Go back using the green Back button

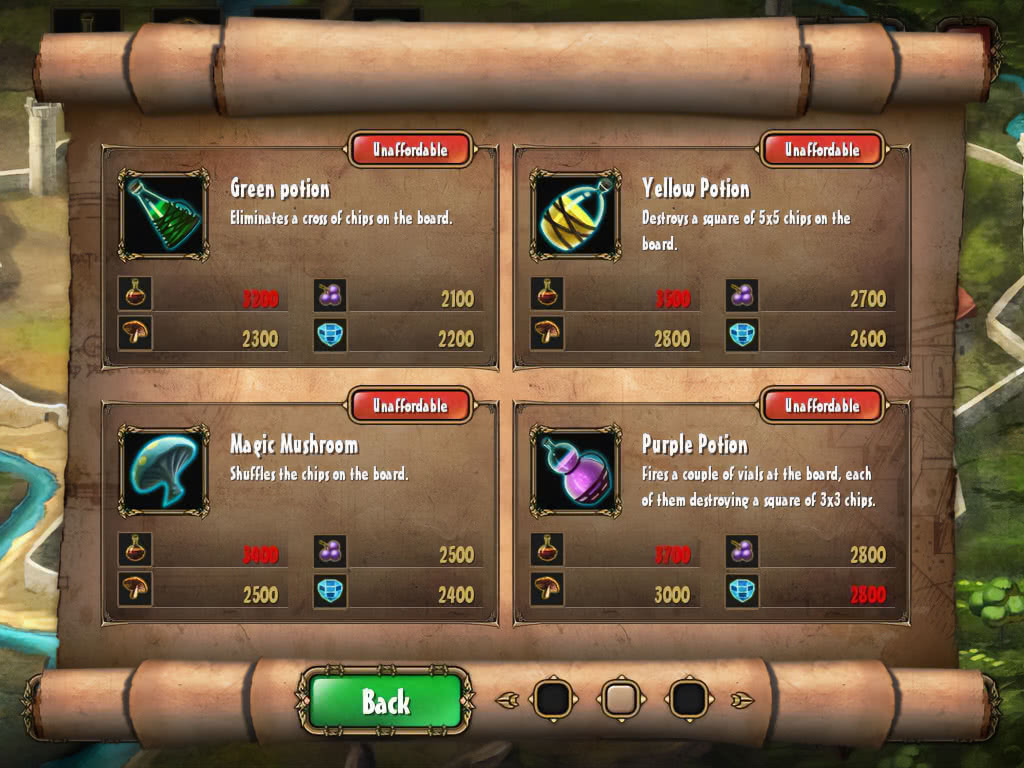[386, 701]
